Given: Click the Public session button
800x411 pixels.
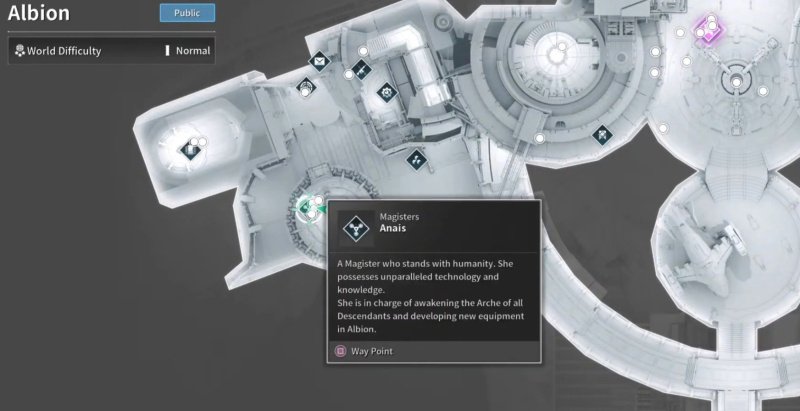Looking at the screenshot, I should [x=187, y=13].
